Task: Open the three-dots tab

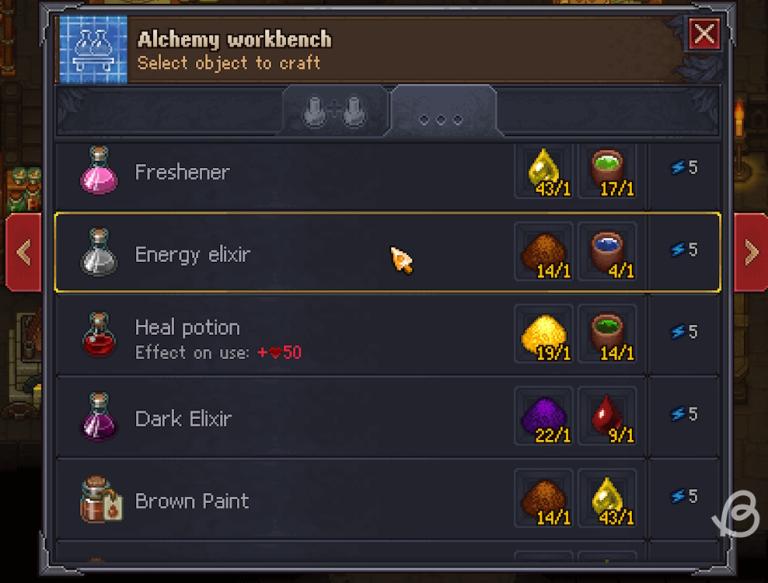Action: (441, 116)
